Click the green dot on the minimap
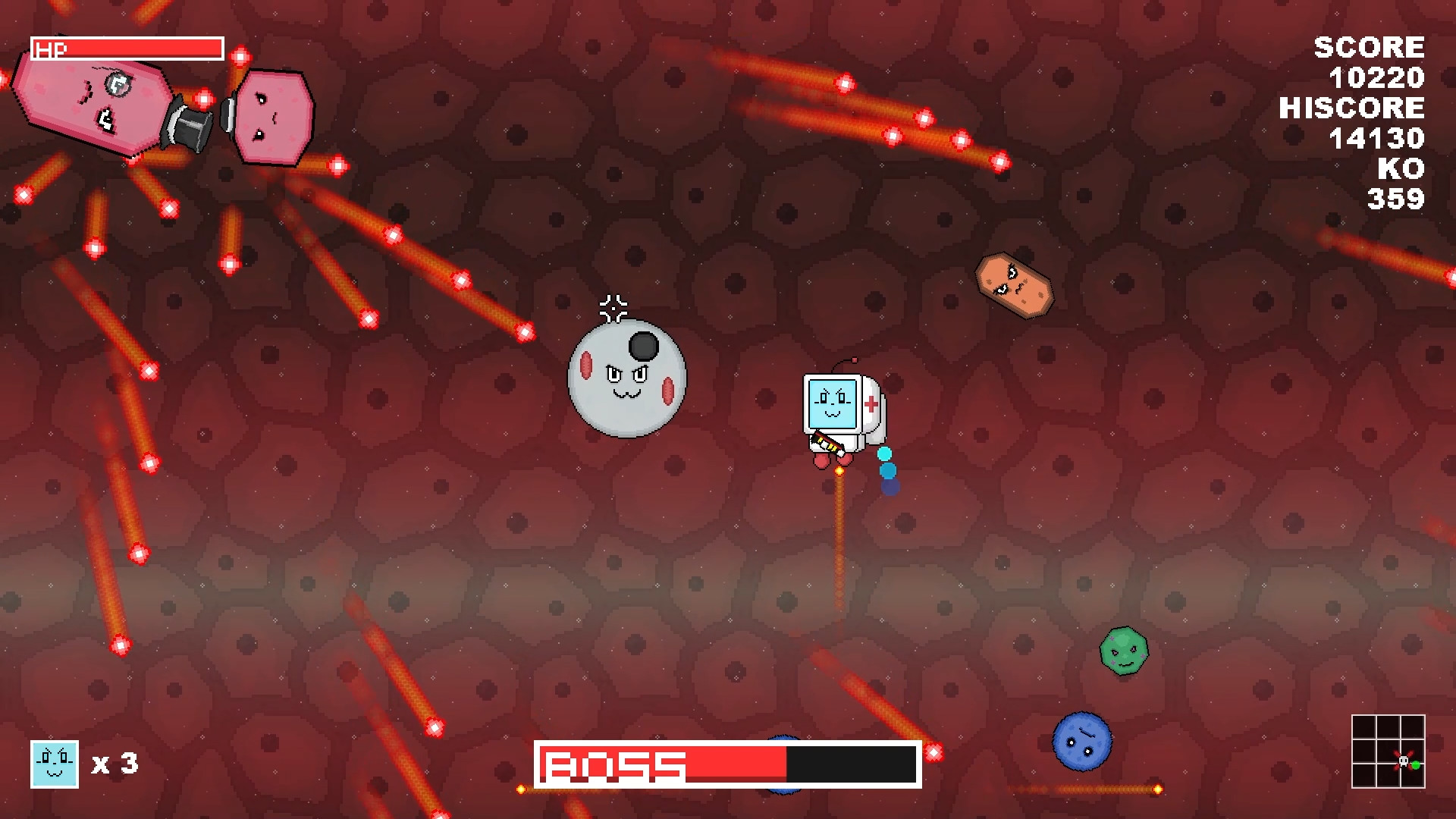The height and width of the screenshot is (819, 1456). tap(1415, 764)
